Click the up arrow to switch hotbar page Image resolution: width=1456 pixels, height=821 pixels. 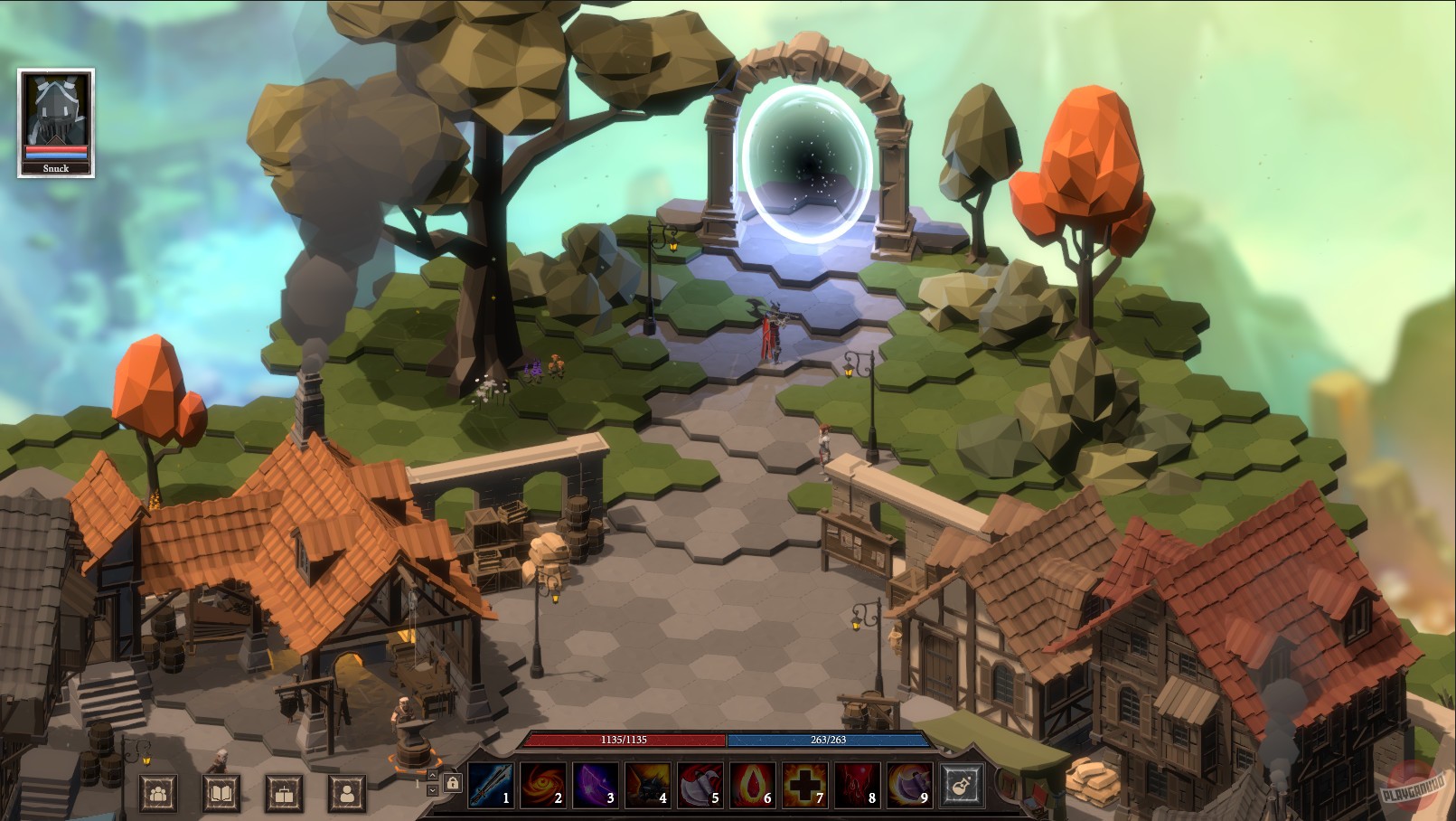pos(431,774)
